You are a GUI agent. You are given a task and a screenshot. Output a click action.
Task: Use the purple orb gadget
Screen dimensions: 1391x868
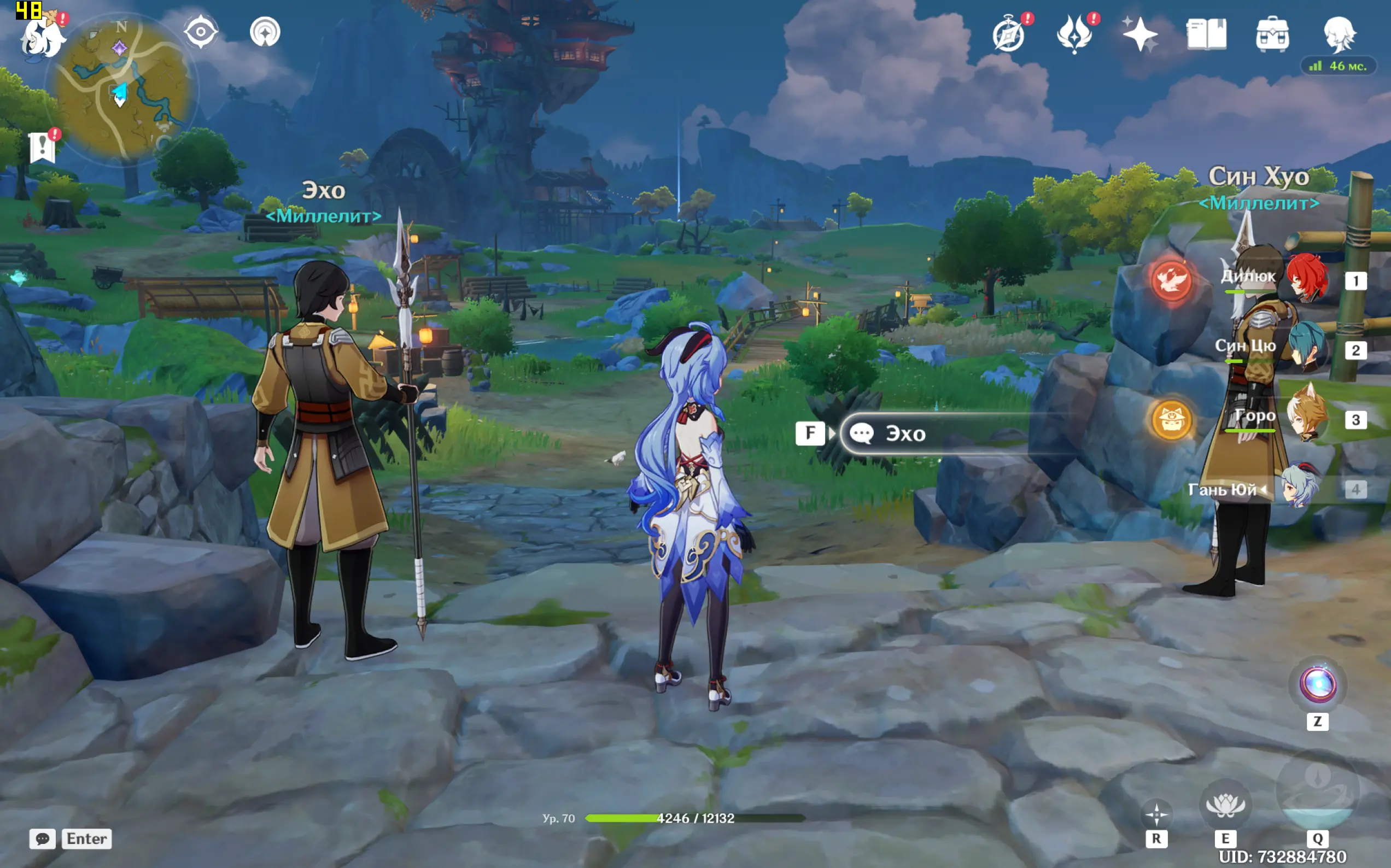click(x=1318, y=684)
